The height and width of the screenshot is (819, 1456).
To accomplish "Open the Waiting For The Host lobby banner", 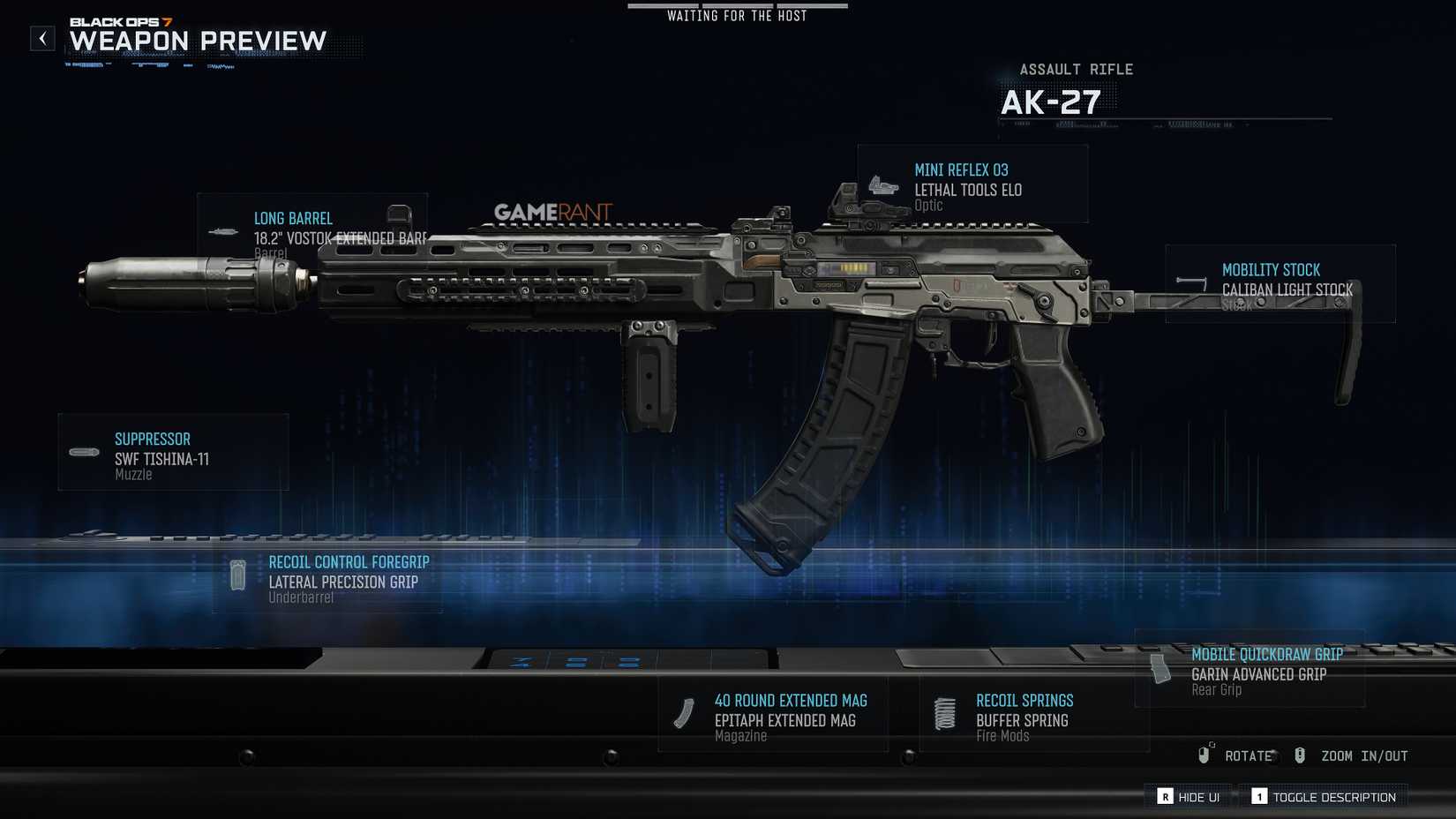I will 738,14.
